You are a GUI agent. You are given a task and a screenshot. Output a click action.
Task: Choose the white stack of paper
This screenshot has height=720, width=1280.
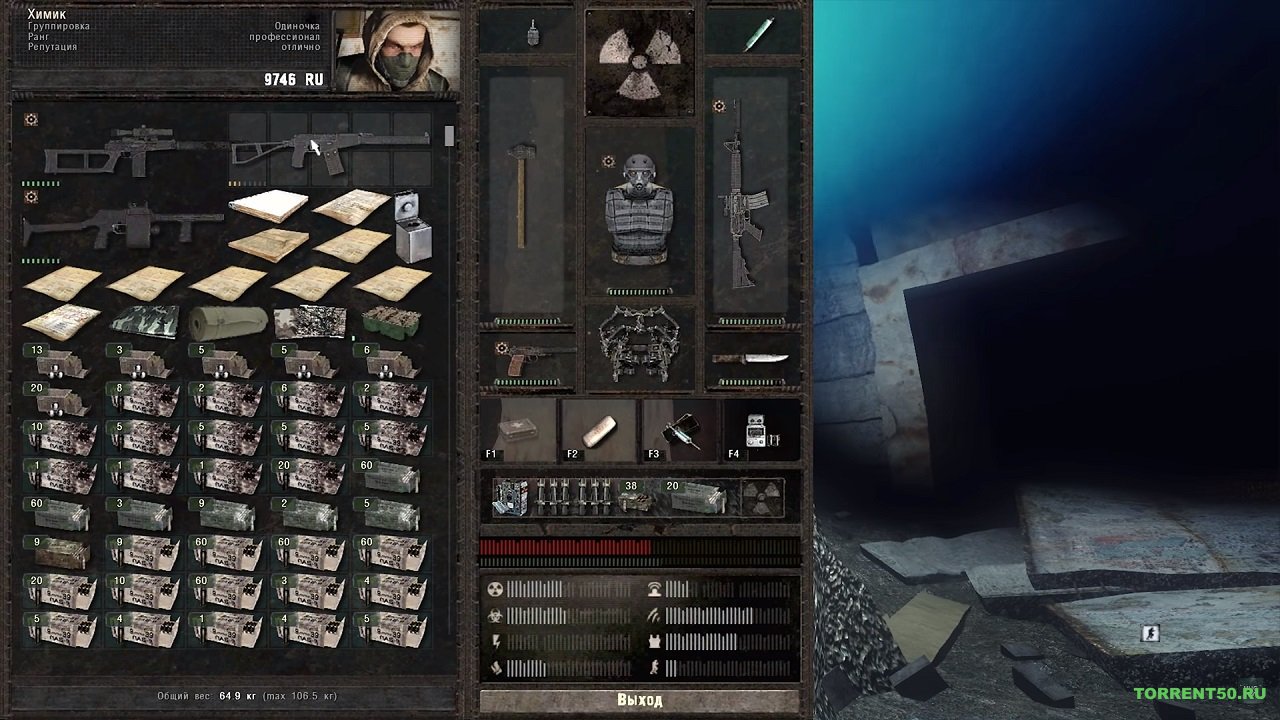(x=268, y=206)
